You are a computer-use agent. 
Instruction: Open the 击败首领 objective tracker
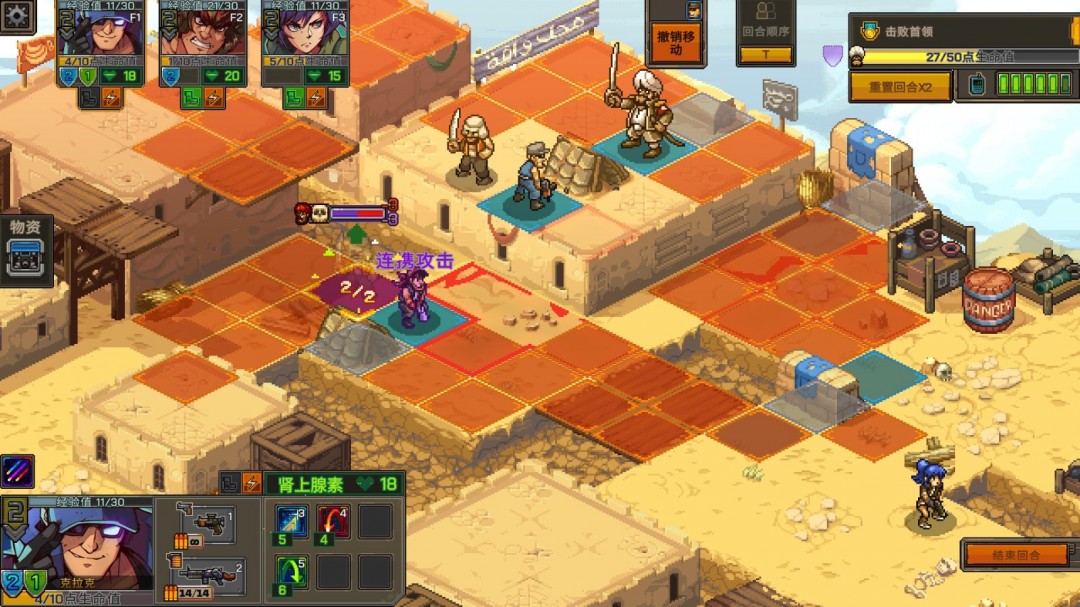tap(958, 31)
